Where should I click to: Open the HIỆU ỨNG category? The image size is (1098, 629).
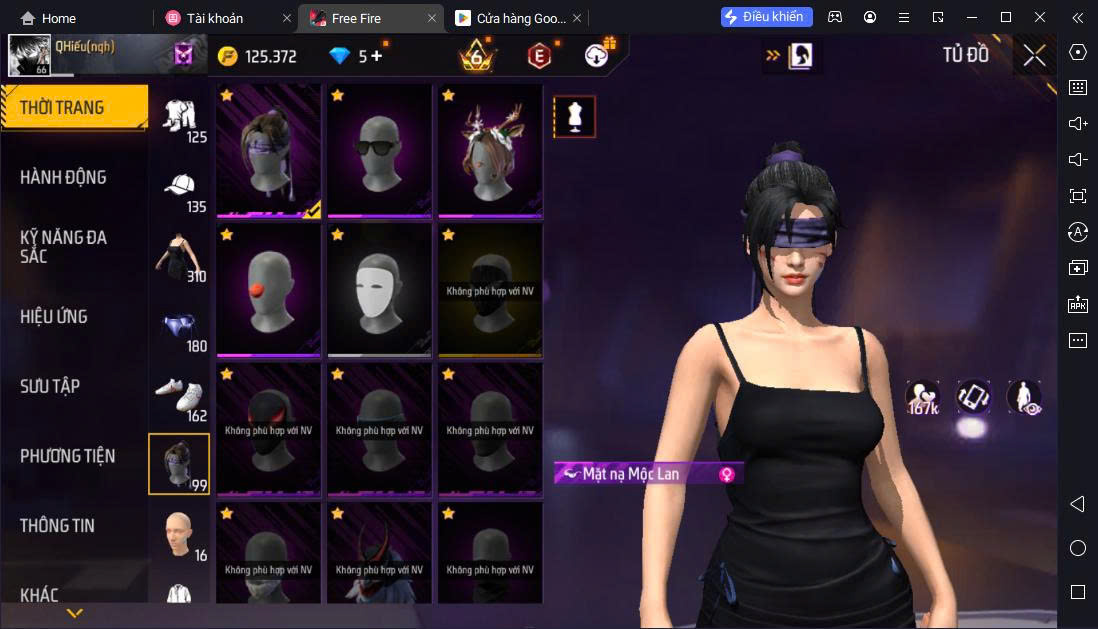pyautogui.click(x=54, y=317)
